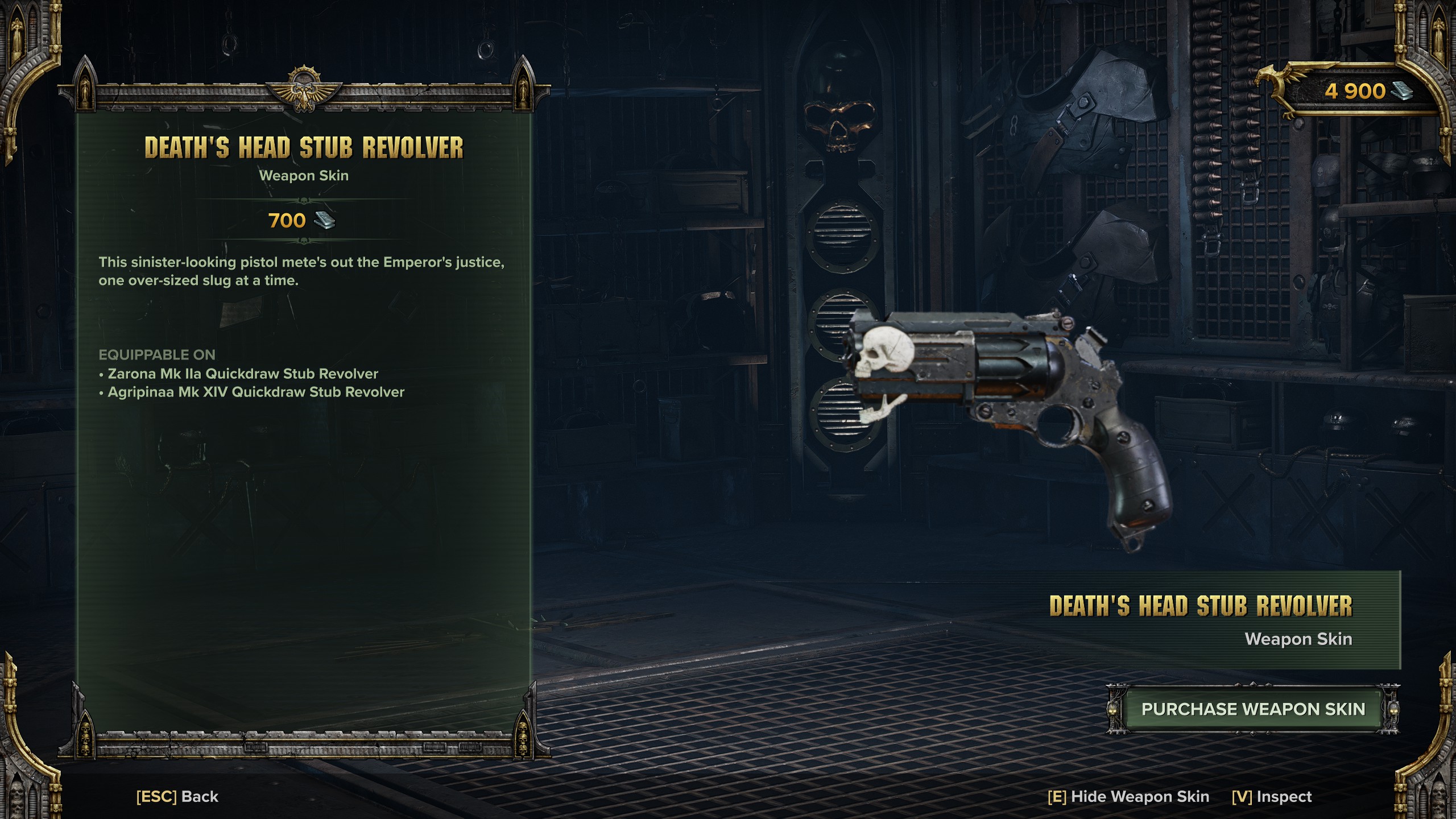The height and width of the screenshot is (819, 1456).
Task: Select the Hide Weapon Skin option
Action: click(1128, 796)
